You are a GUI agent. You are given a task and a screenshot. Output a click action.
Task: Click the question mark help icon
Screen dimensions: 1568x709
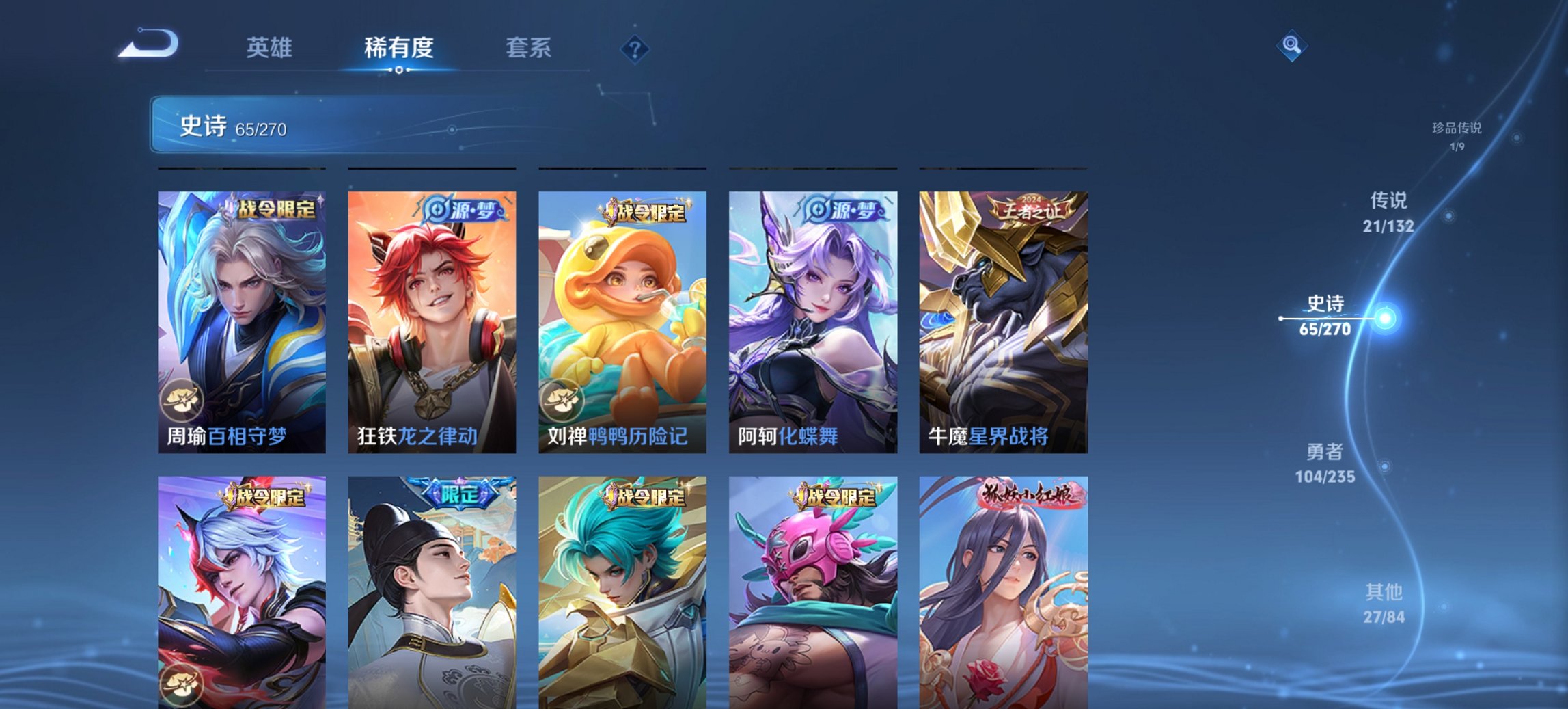635,49
